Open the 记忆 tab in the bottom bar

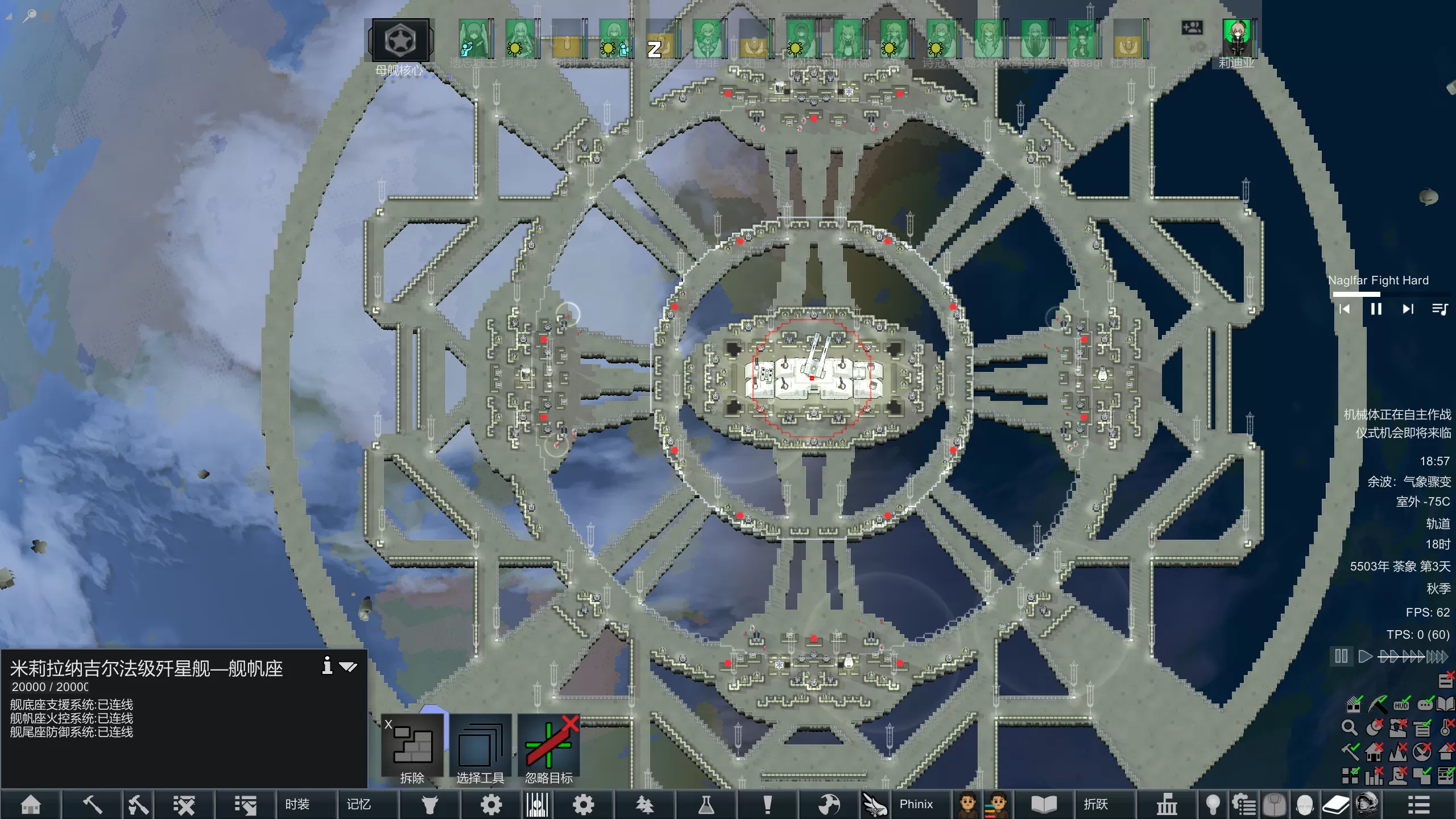(359, 804)
